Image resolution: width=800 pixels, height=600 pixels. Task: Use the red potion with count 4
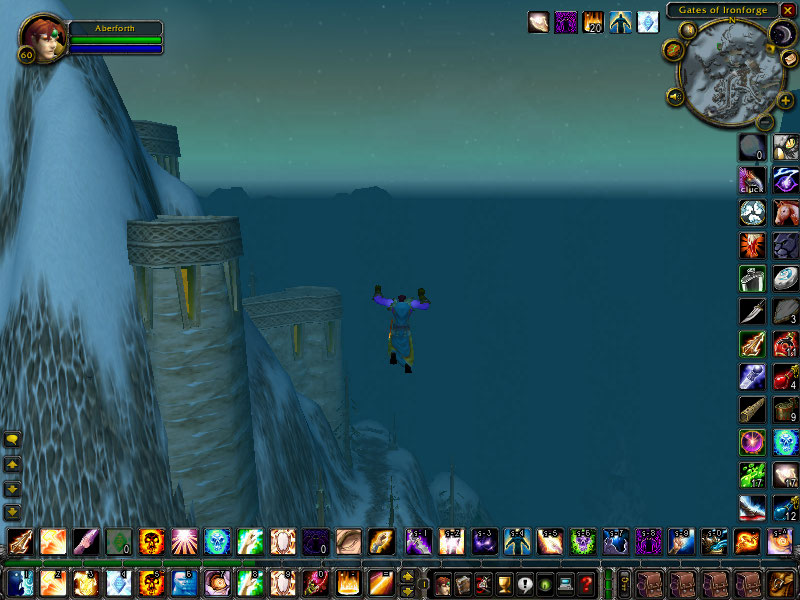tap(786, 377)
